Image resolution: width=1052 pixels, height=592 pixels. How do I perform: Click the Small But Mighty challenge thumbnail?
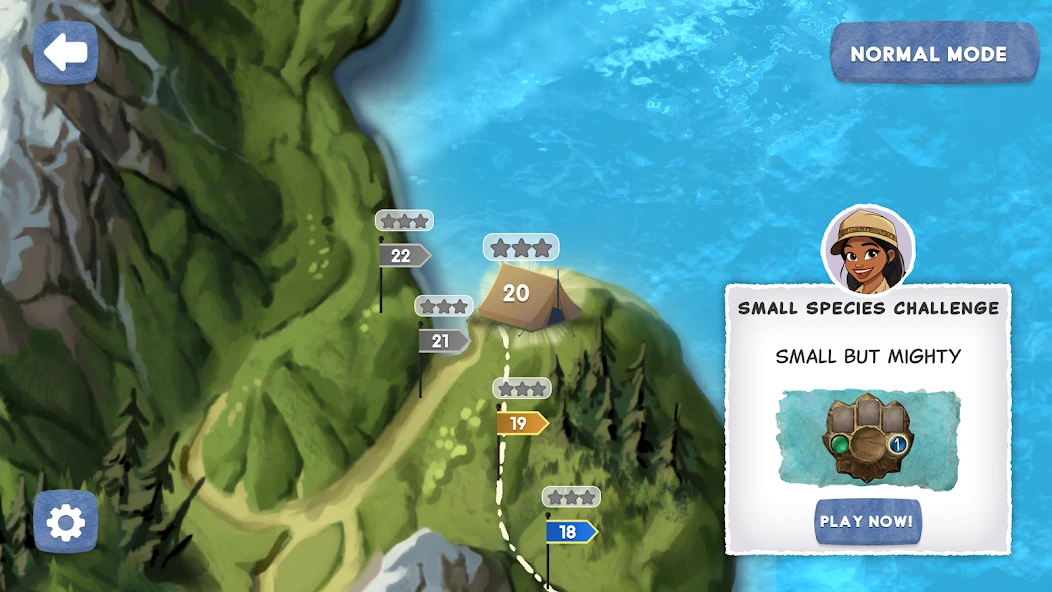coord(868,440)
